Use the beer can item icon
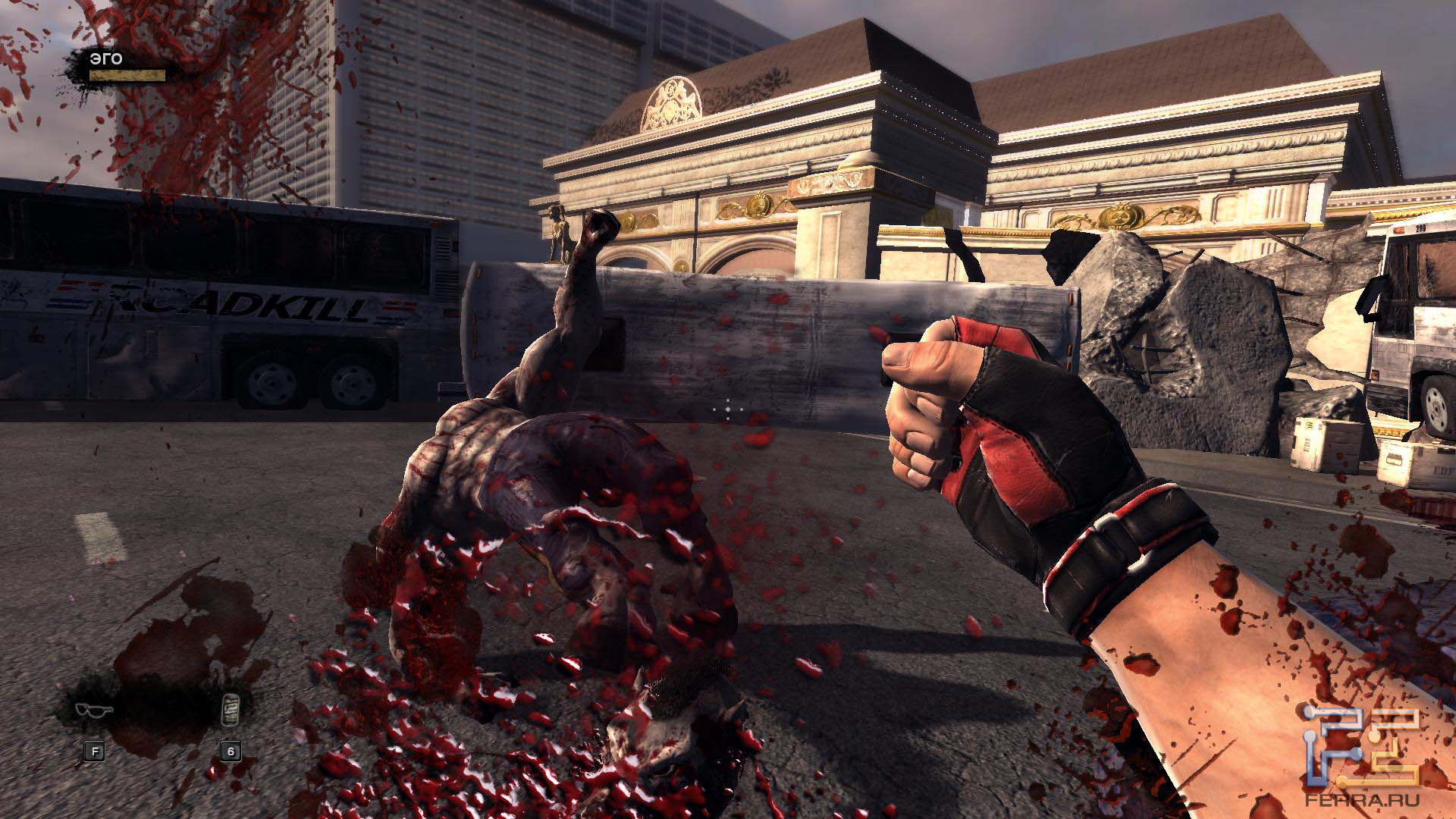This screenshot has height=819, width=1456. [x=230, y=711]
